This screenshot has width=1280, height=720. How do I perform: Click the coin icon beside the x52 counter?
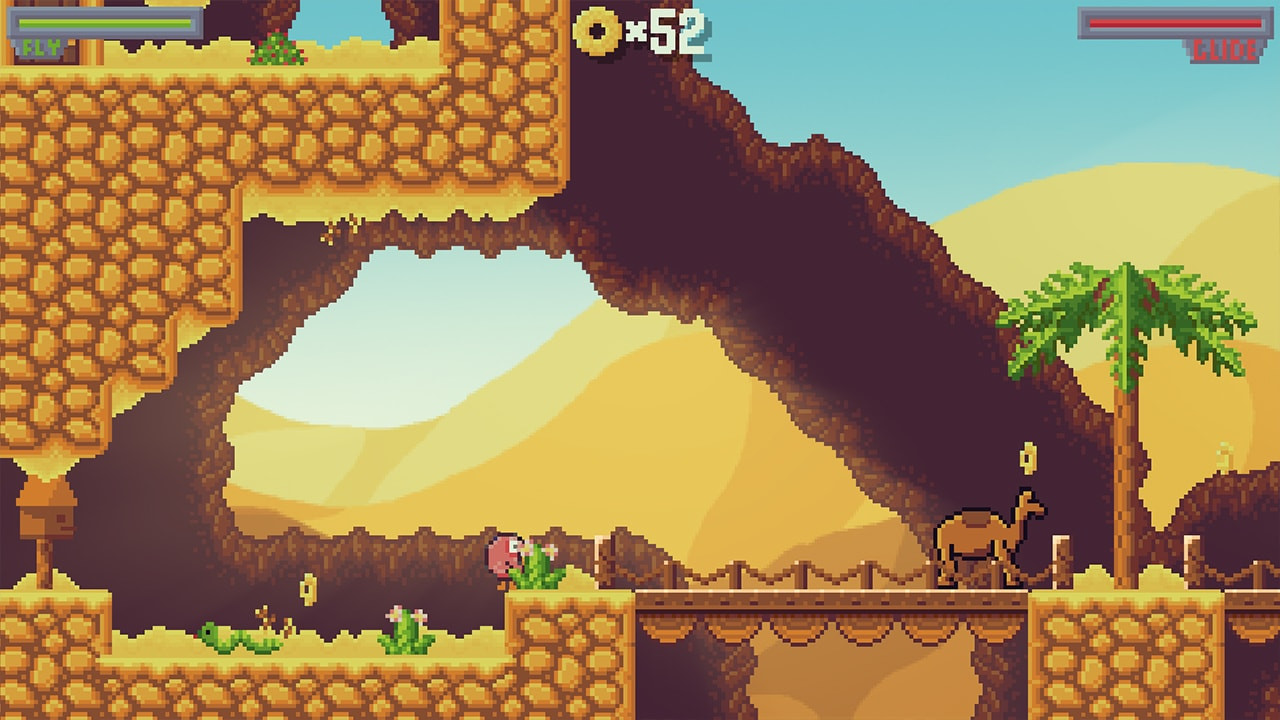596,31
